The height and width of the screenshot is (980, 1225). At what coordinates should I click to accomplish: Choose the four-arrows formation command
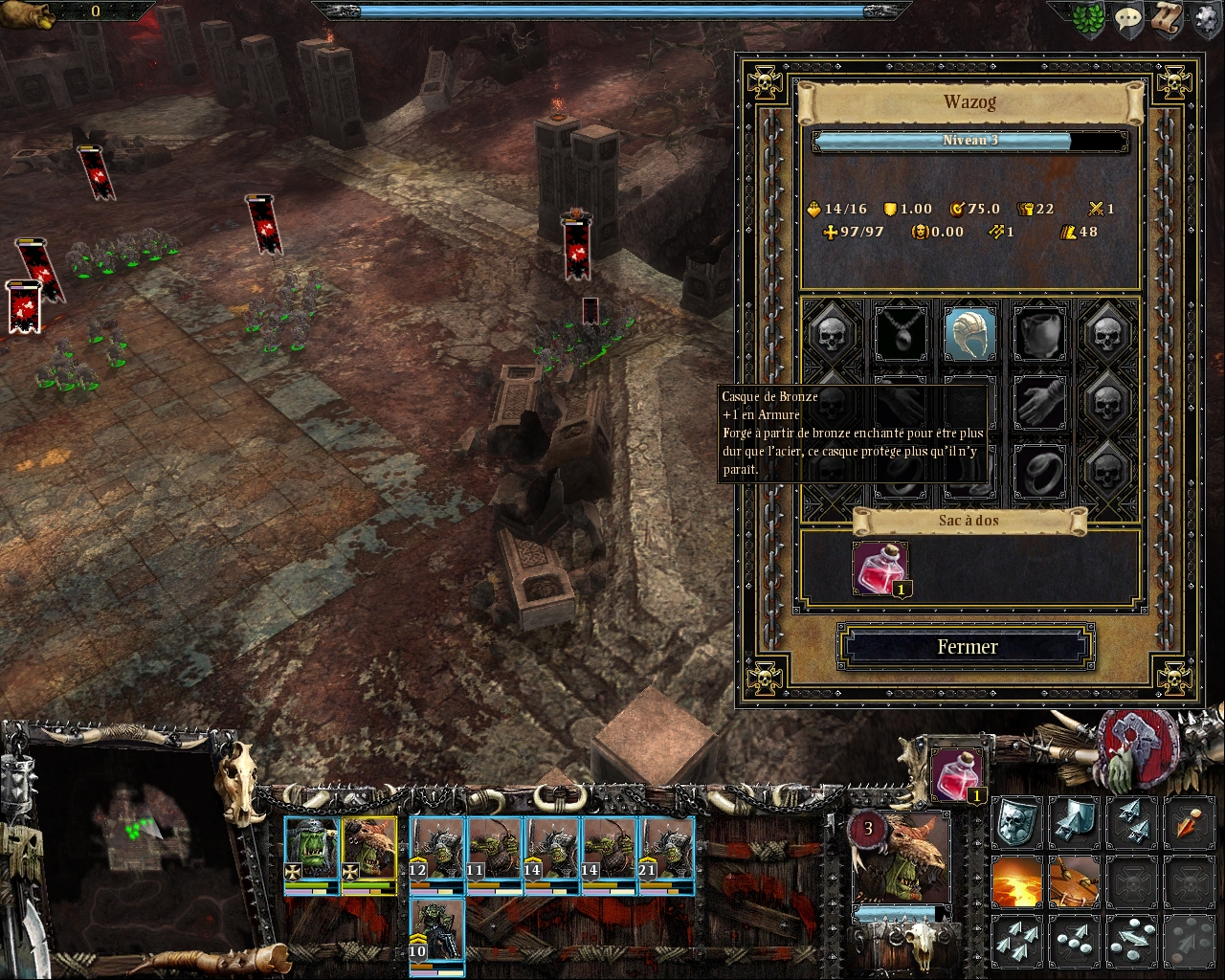pos(1015,941)
